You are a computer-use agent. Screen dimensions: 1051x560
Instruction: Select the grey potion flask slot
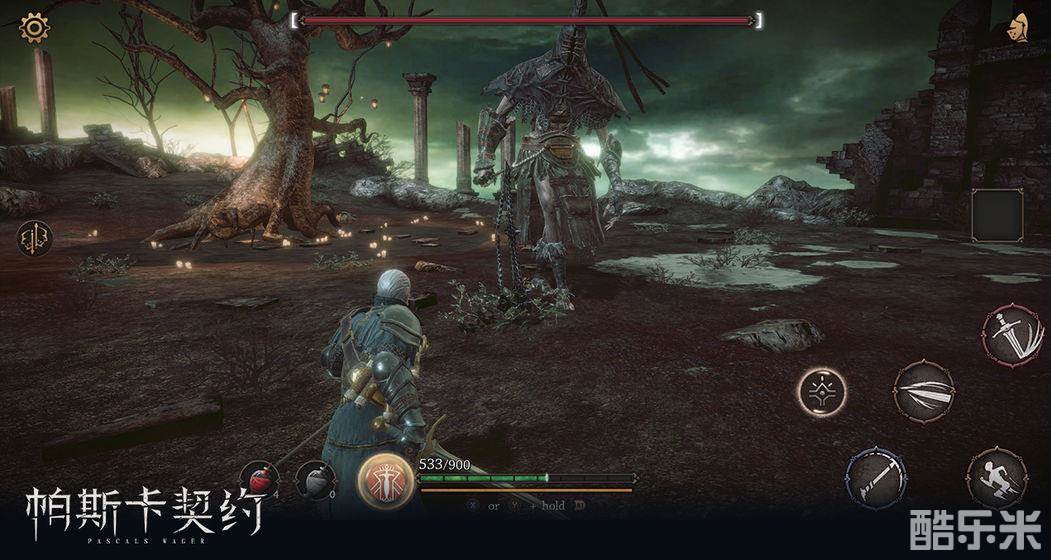(x=315, y=480)
